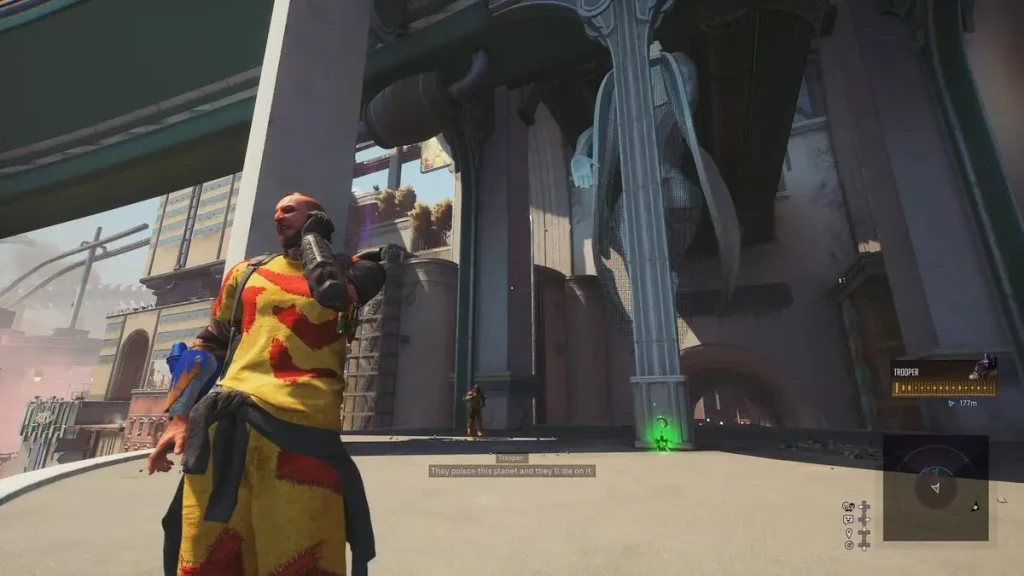
Task: Click the circular target icon
Action: (849, 545)
